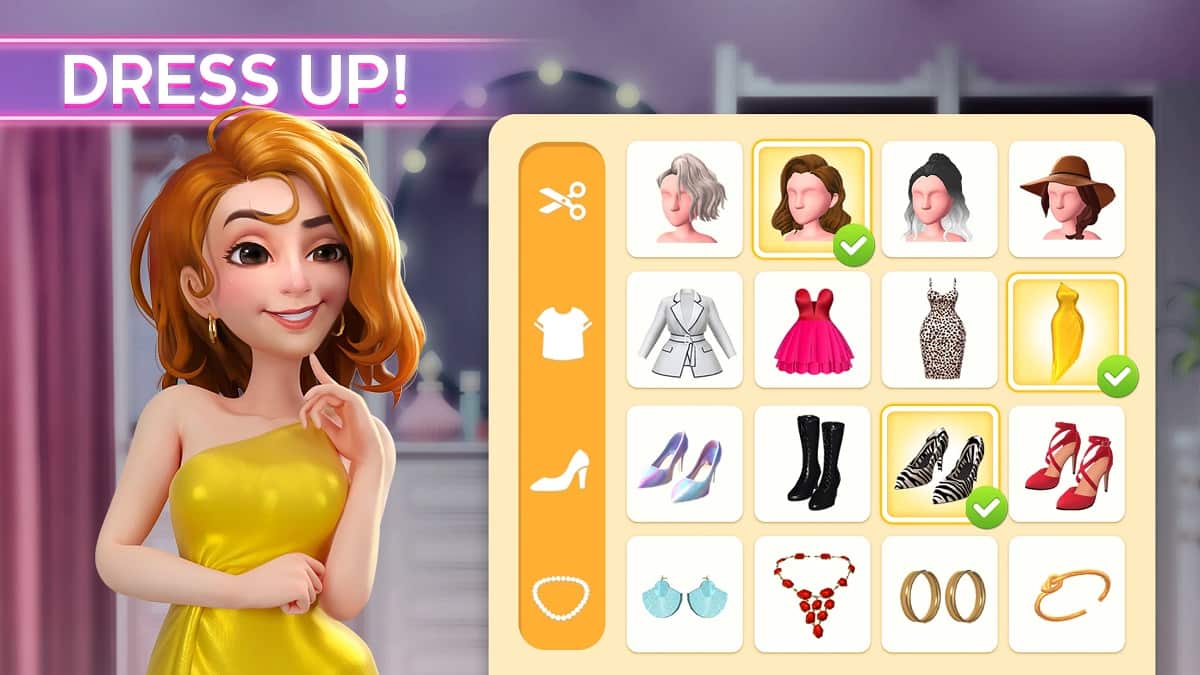Select the pink strapless ruffle dress

tap(811, 329)
